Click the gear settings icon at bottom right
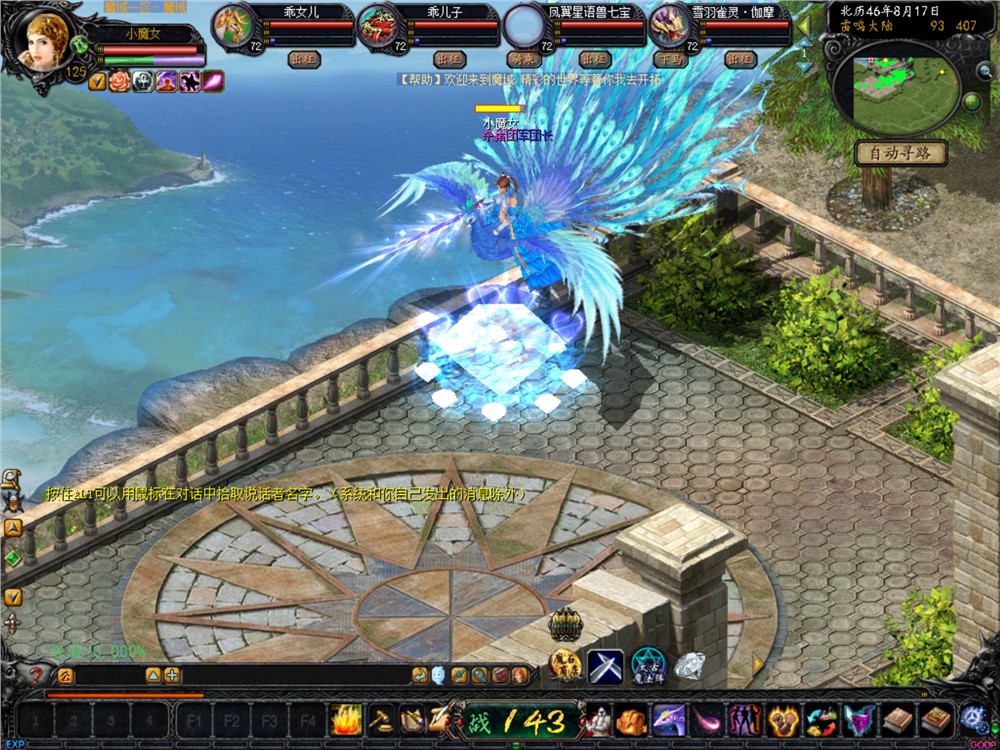This screenshot has width=1000, height=750. (972, 718)
